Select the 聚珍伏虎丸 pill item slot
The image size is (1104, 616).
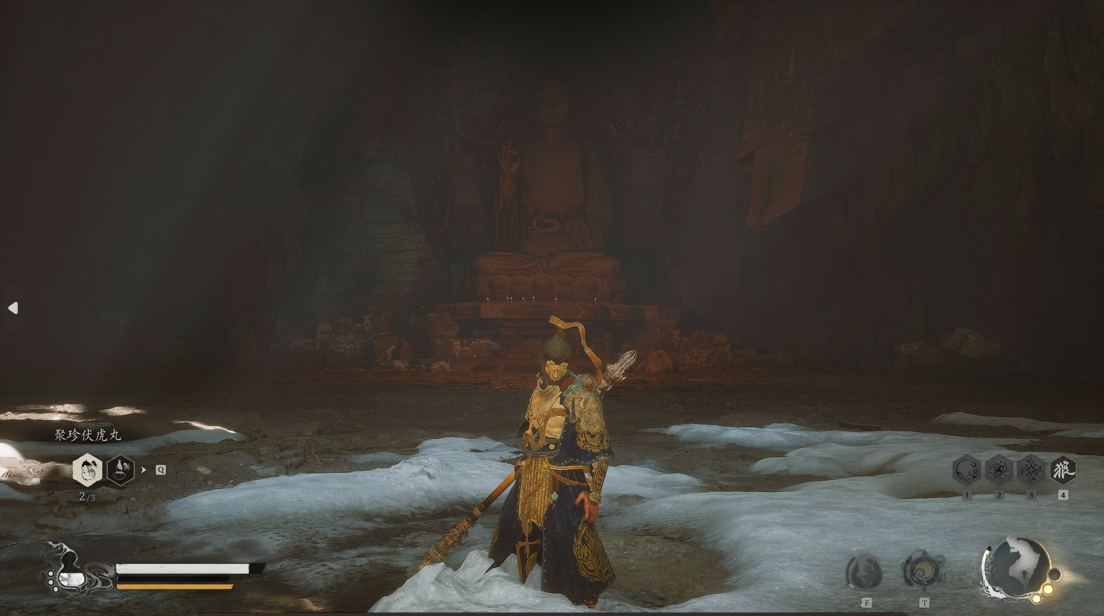[x=88, y=469]
